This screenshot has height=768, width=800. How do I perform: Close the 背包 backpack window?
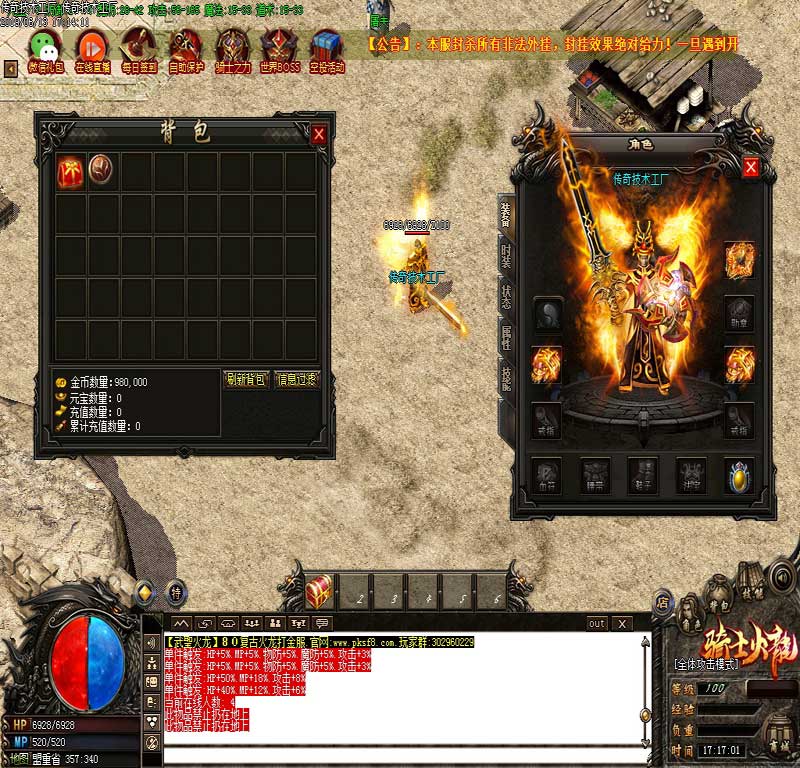[319, 134]
